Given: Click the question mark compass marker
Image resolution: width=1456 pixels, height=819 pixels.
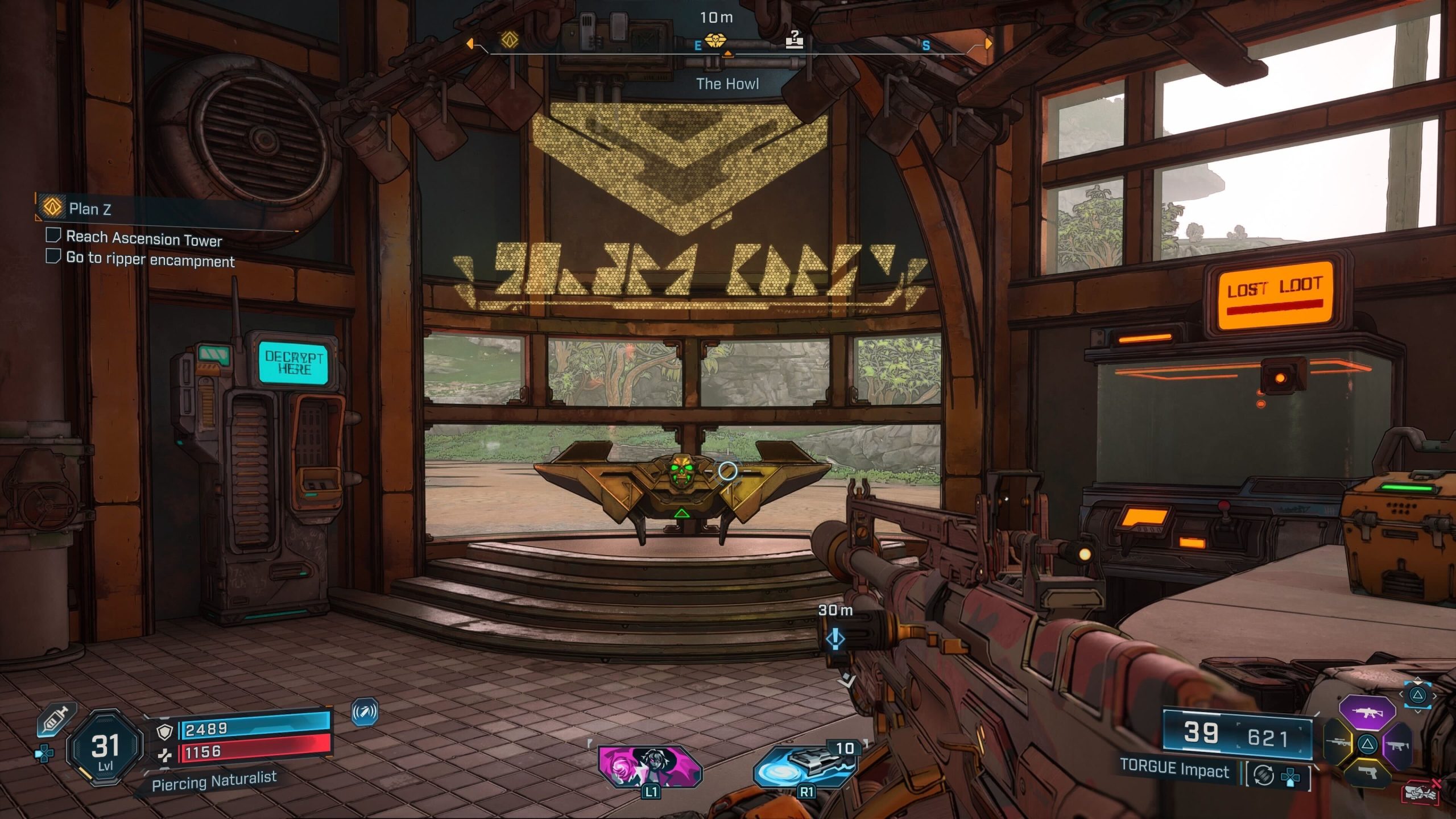Looking at the screenshot, I should pos(795,40).
